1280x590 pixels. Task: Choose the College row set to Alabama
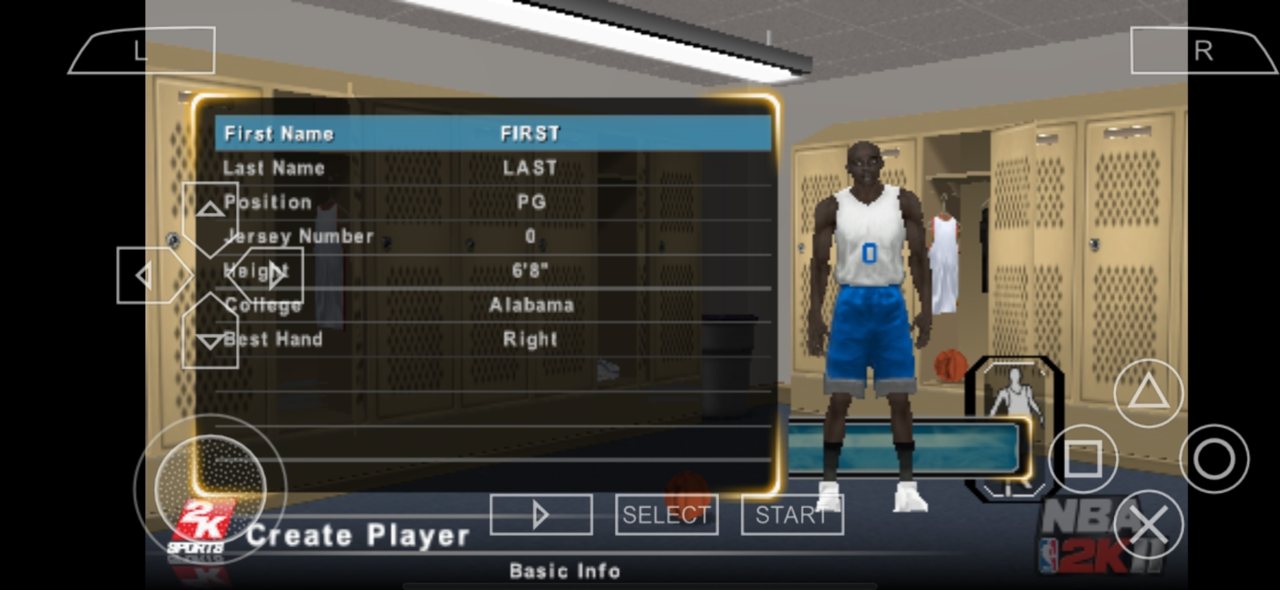[493, 305]
